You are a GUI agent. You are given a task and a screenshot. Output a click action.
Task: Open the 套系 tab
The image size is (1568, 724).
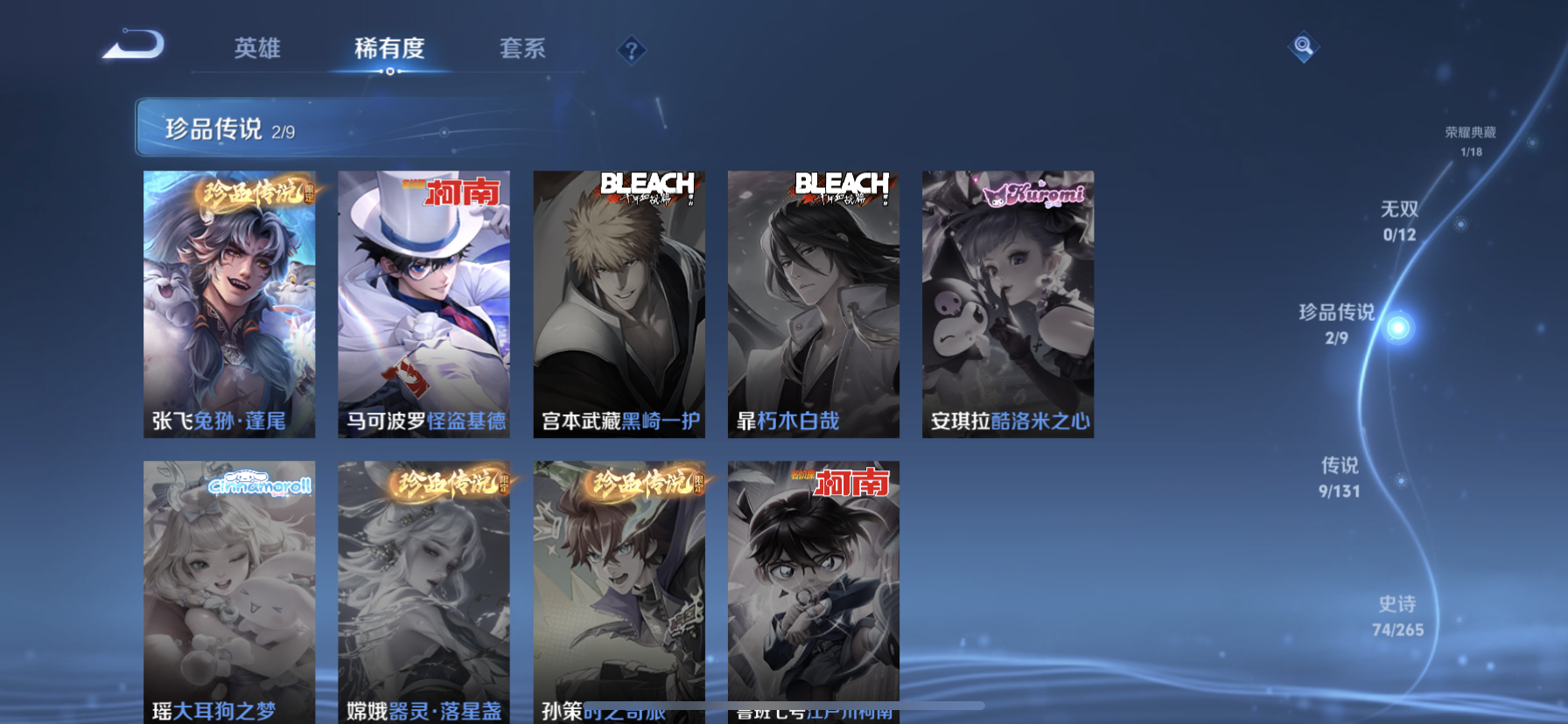point(522,48)
